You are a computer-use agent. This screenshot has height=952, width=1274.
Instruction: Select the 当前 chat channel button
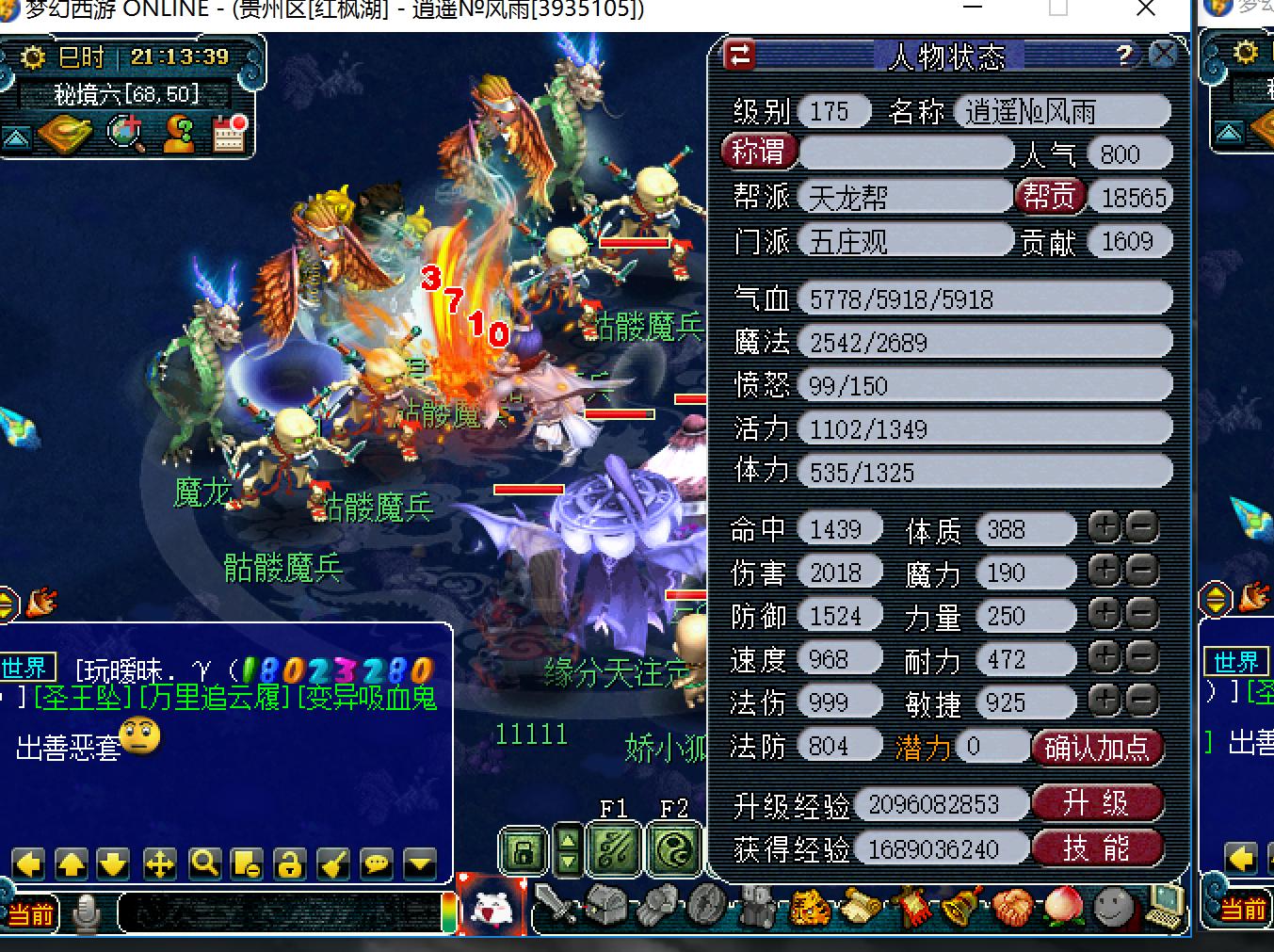point(30,912)
